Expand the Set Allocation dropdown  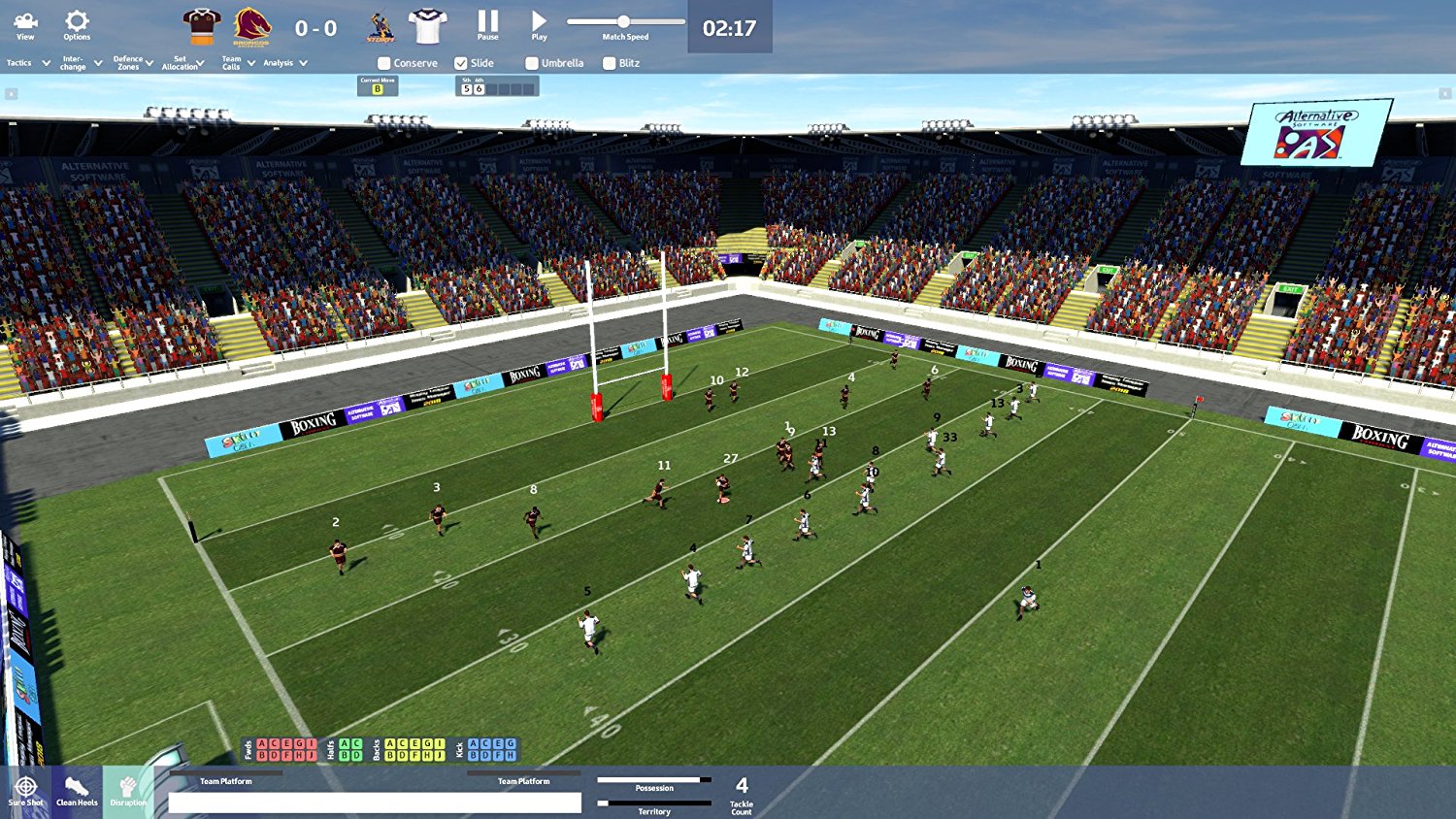pos(182,62)
